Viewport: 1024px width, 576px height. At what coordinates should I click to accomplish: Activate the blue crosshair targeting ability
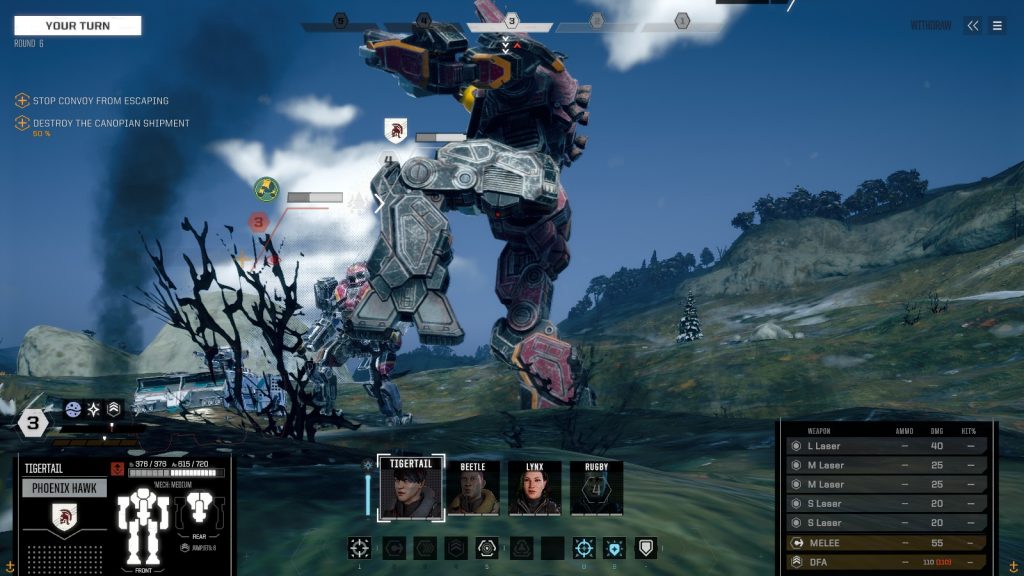click(x=584, y=547)
